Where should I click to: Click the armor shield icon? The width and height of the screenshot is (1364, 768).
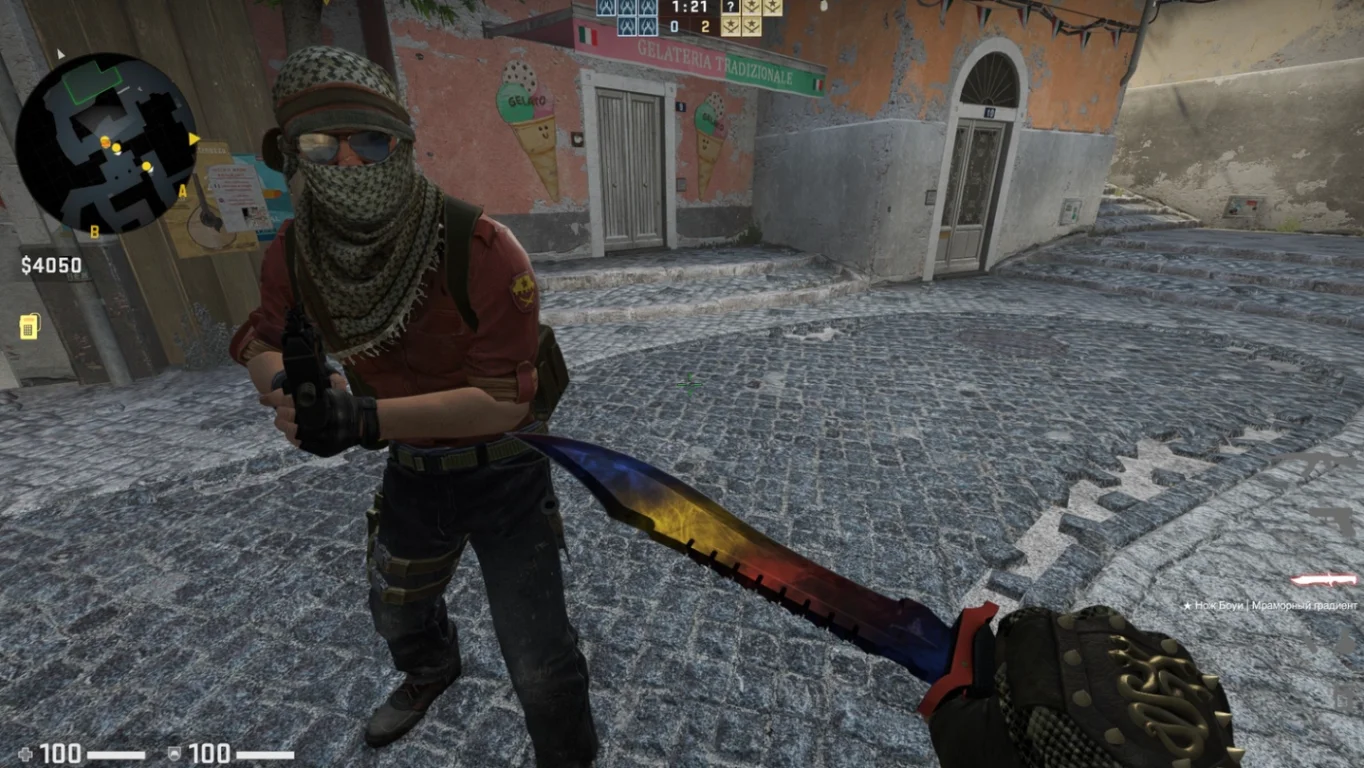click(175, 752)
